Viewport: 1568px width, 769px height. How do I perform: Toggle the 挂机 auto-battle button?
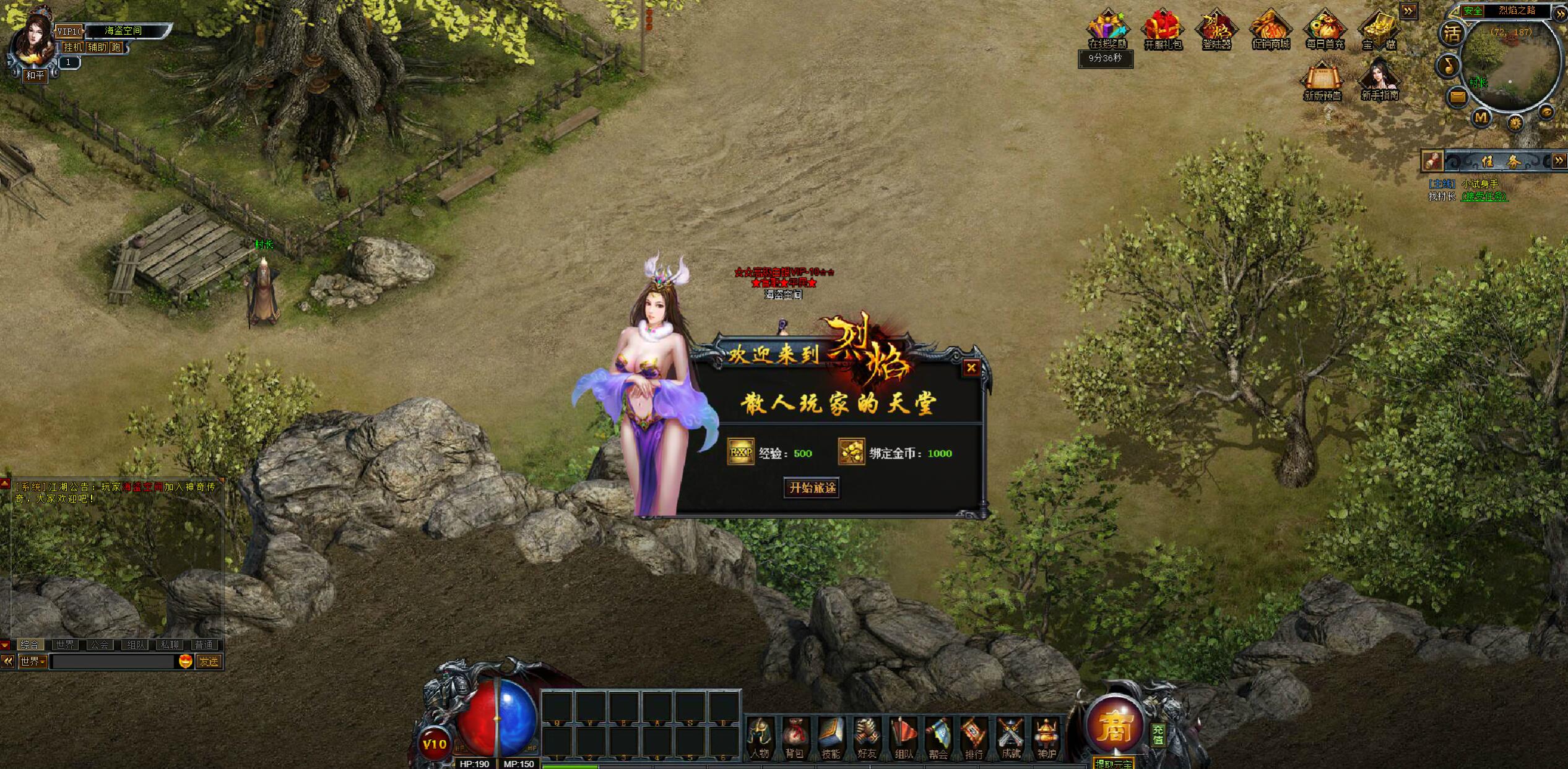click(72, 47)
